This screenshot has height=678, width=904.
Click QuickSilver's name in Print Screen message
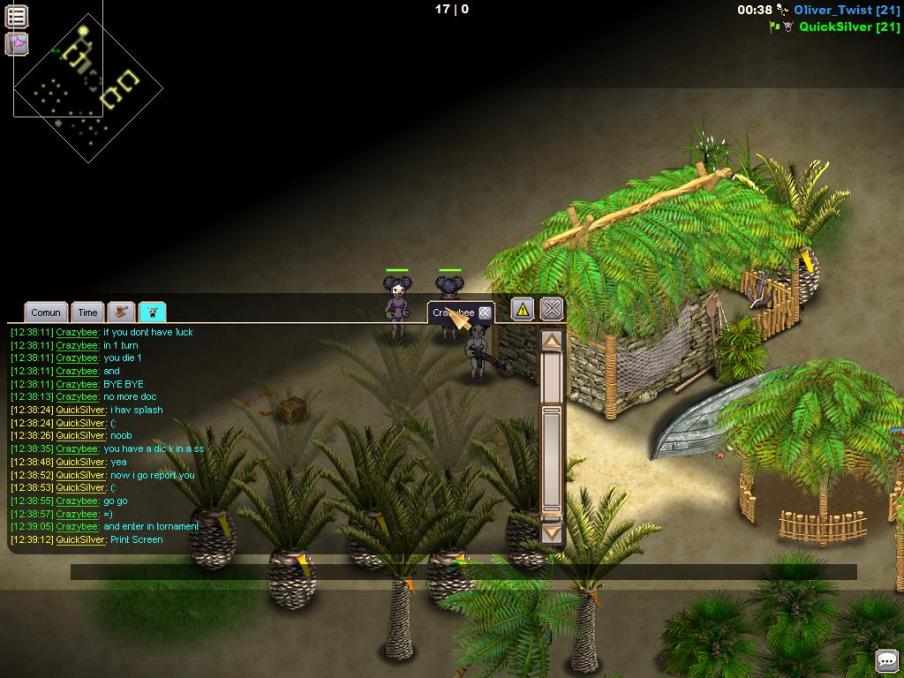[x=80, y=540]
